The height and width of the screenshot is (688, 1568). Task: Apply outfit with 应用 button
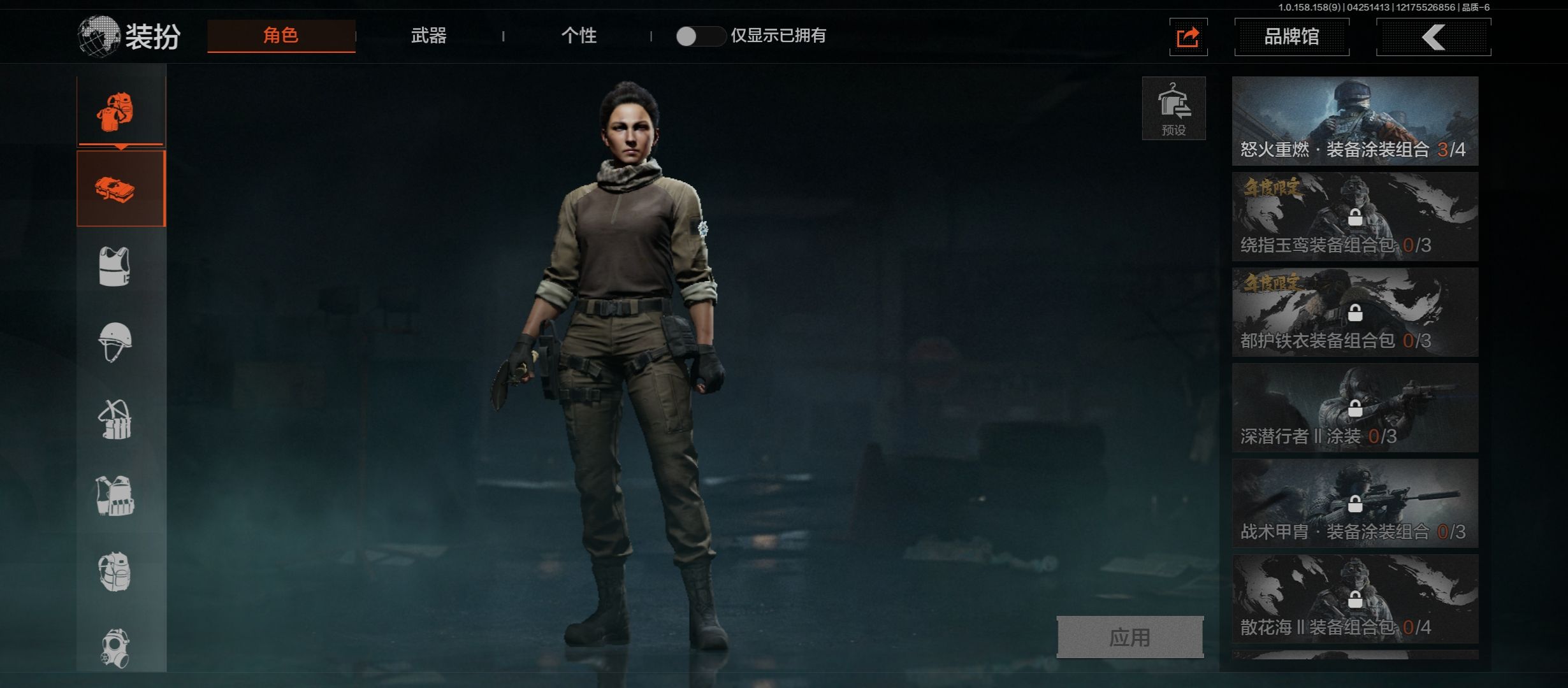tap(1129, 637)
